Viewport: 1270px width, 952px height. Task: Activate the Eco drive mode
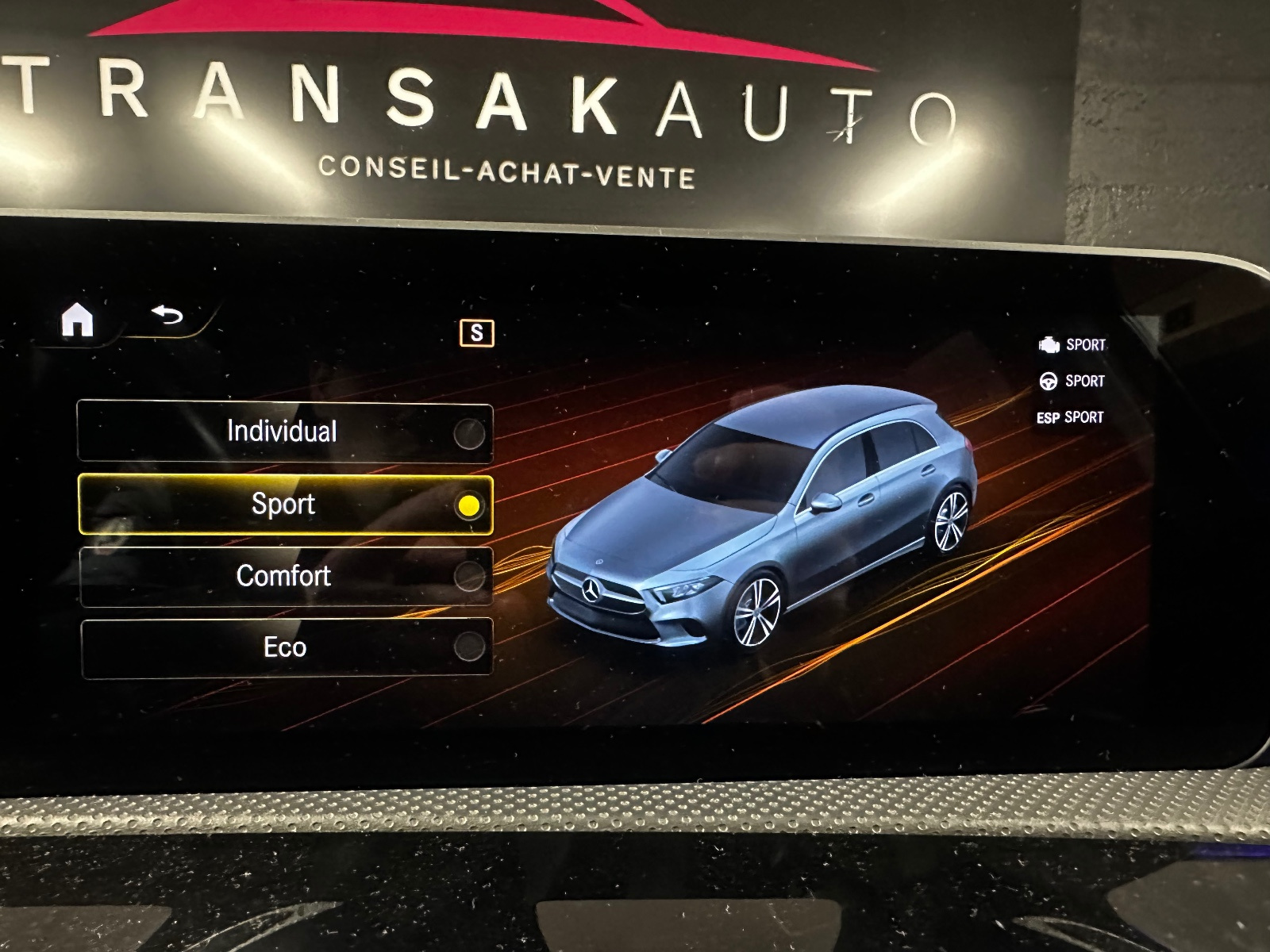(286, 647)
